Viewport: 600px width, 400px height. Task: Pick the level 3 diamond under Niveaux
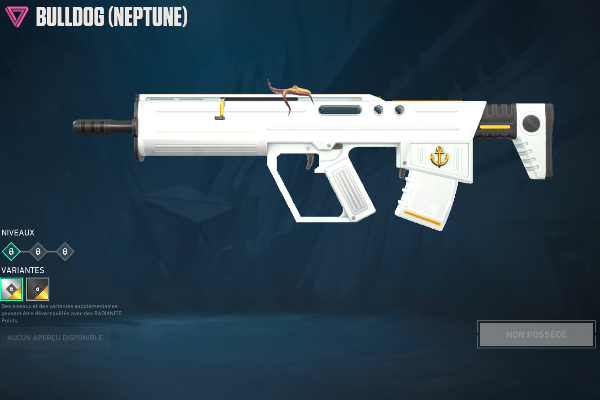65,251
